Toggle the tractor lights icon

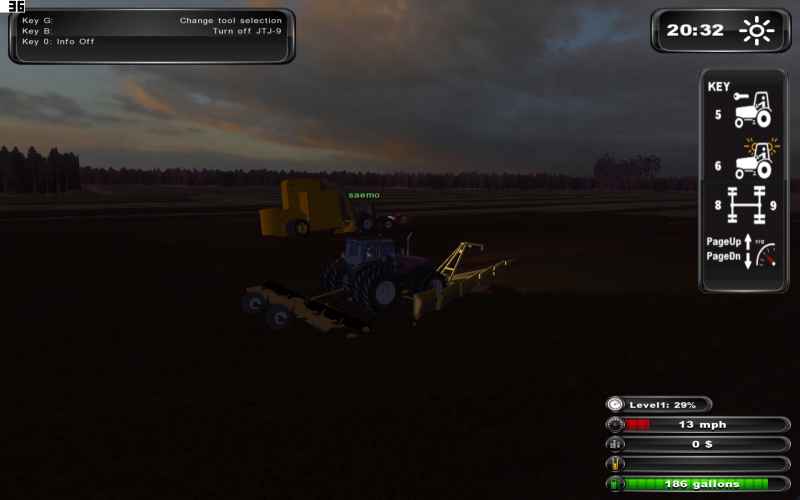pyautogui.click(x=753, y=159)
